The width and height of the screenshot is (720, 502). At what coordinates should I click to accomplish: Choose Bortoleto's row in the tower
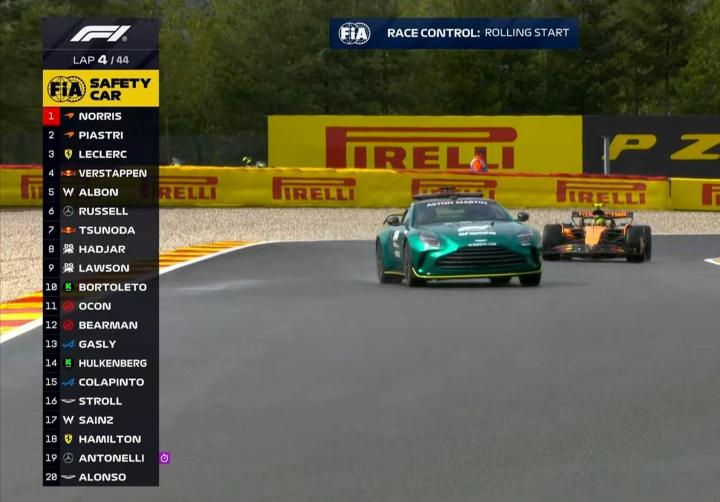(100, 287)
